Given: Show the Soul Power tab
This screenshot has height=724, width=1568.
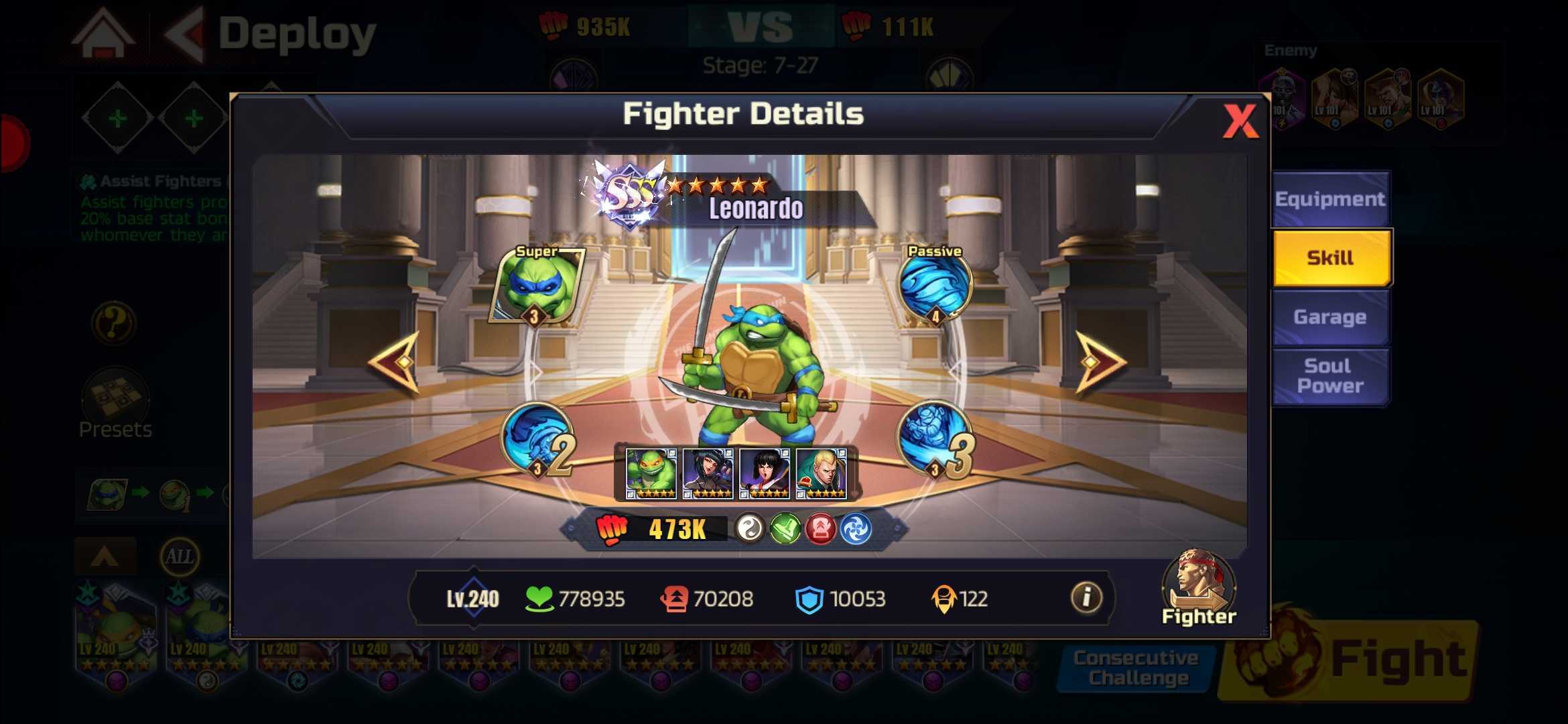Looking at the screenshot, I should [x=1329, y=376].
